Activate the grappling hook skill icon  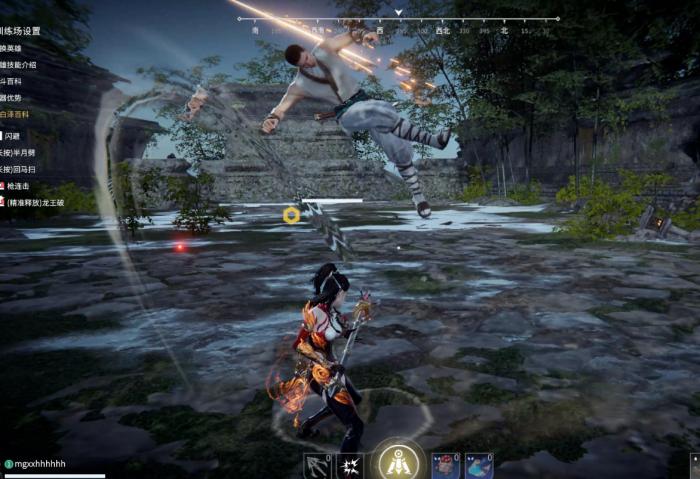click(x=317, y=466)
